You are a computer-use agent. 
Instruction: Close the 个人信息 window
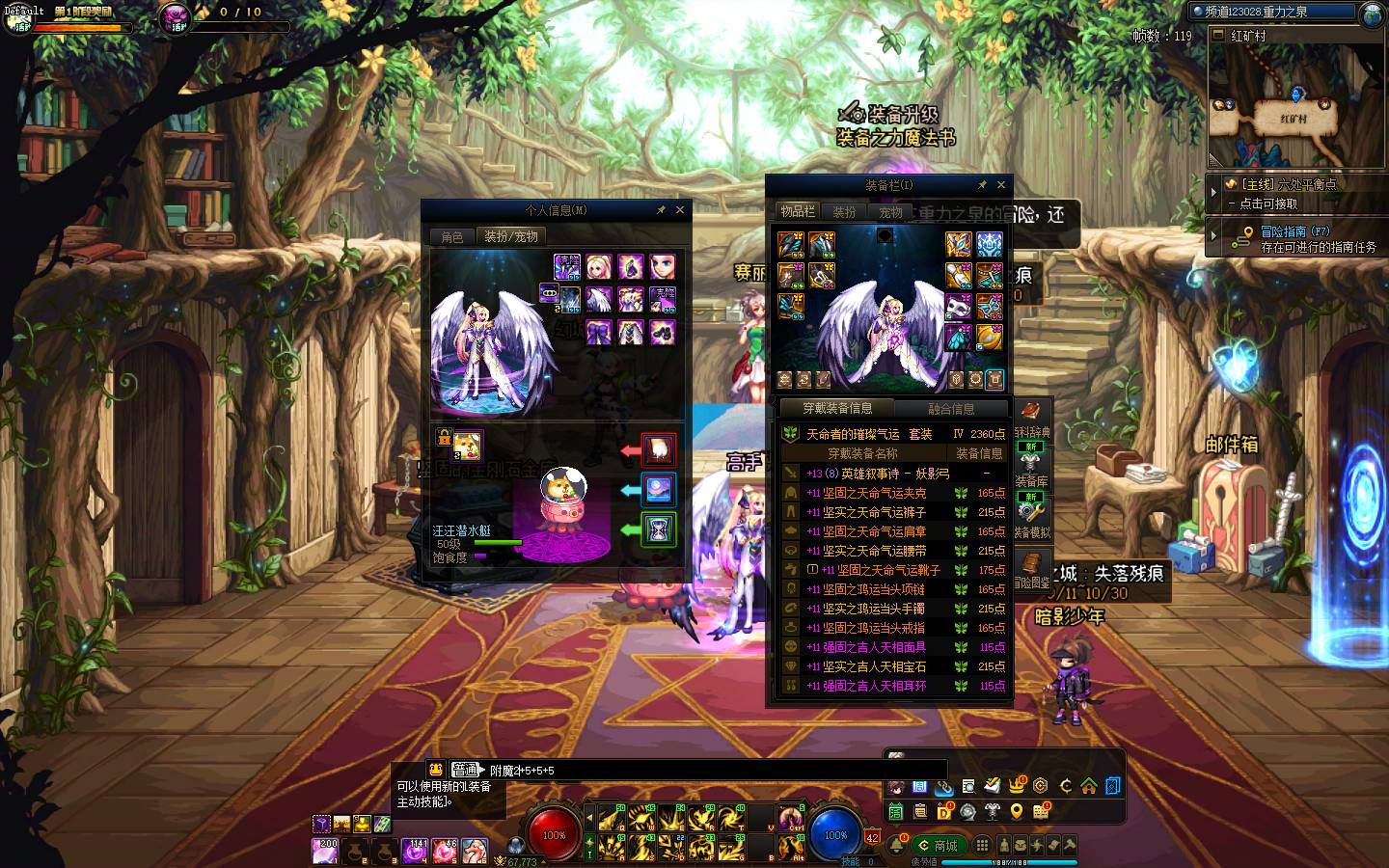point(680,210)
